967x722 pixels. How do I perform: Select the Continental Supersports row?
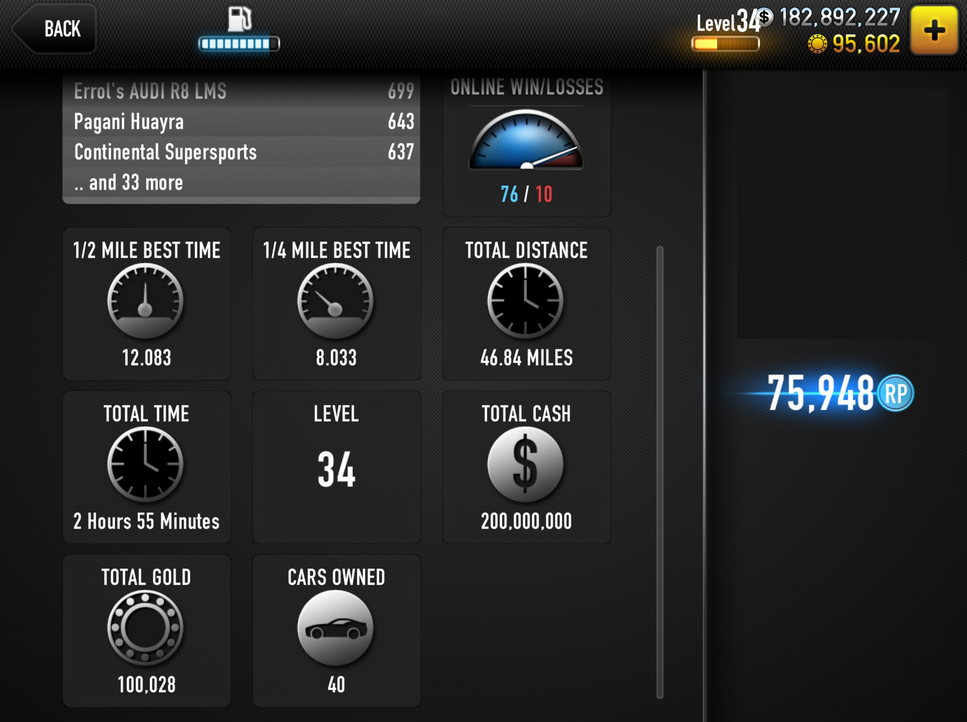click(x=242, y=152)
